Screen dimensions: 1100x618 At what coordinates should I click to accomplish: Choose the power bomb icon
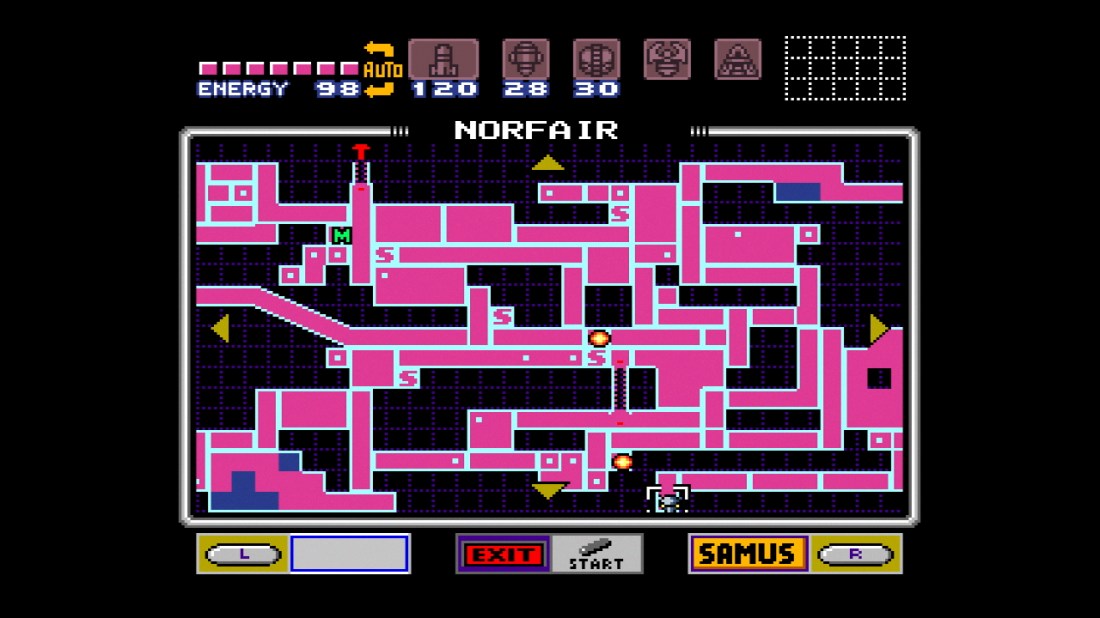[x=596, y=60]
